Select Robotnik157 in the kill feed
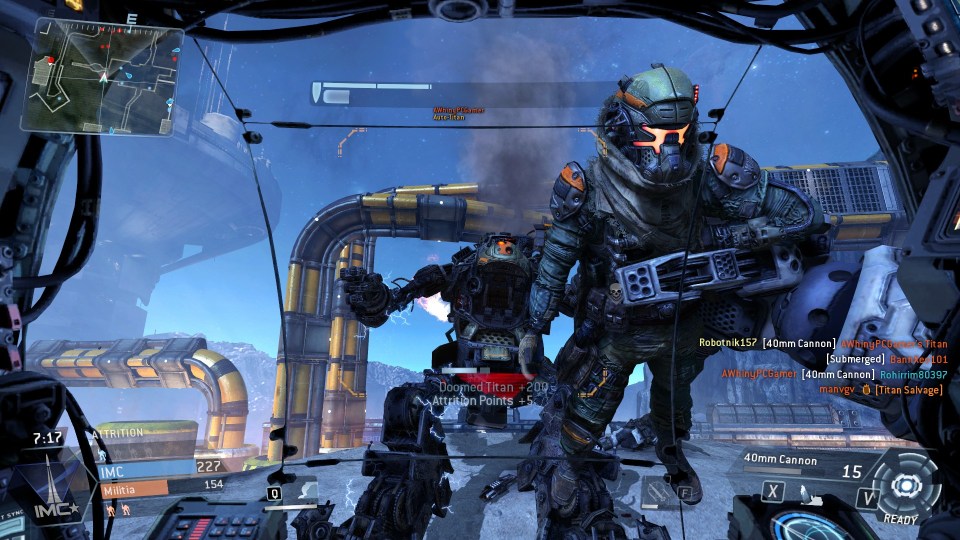Image resolution: width=960 pixels, height=540 pixels. [x=727, y=343]
